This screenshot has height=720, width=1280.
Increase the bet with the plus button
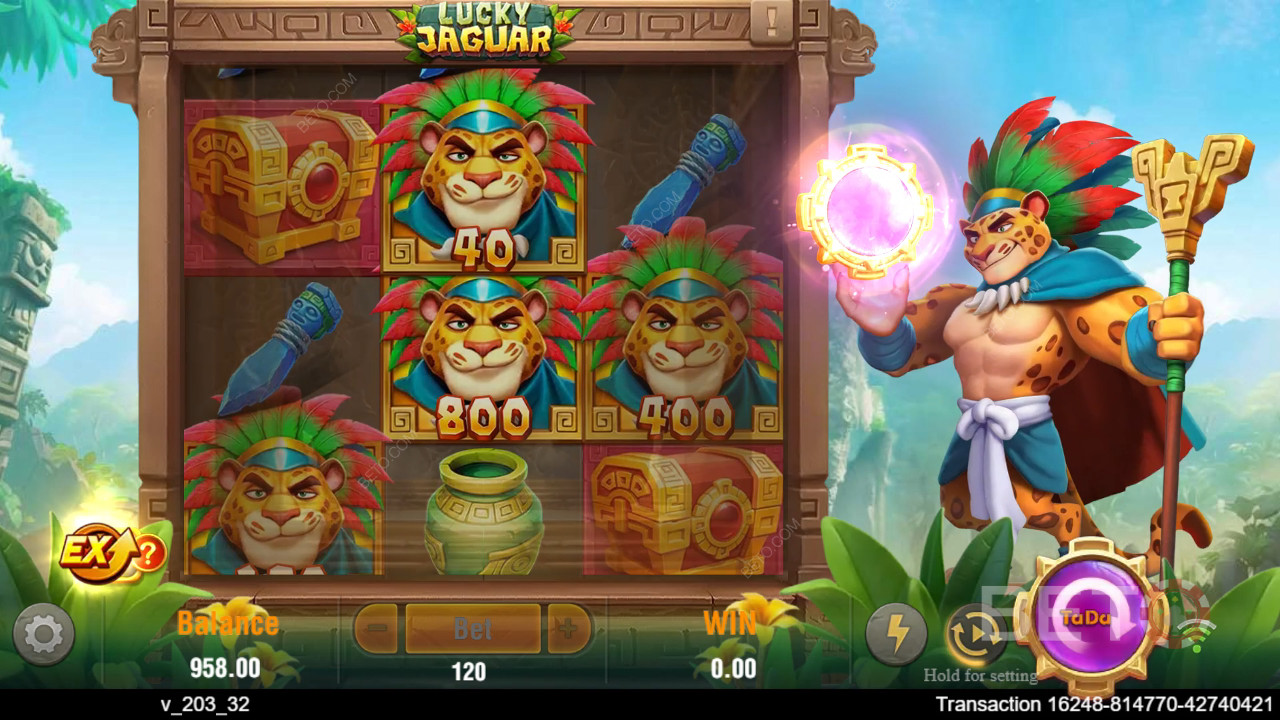pyautogui.click(x=568, y=629)
